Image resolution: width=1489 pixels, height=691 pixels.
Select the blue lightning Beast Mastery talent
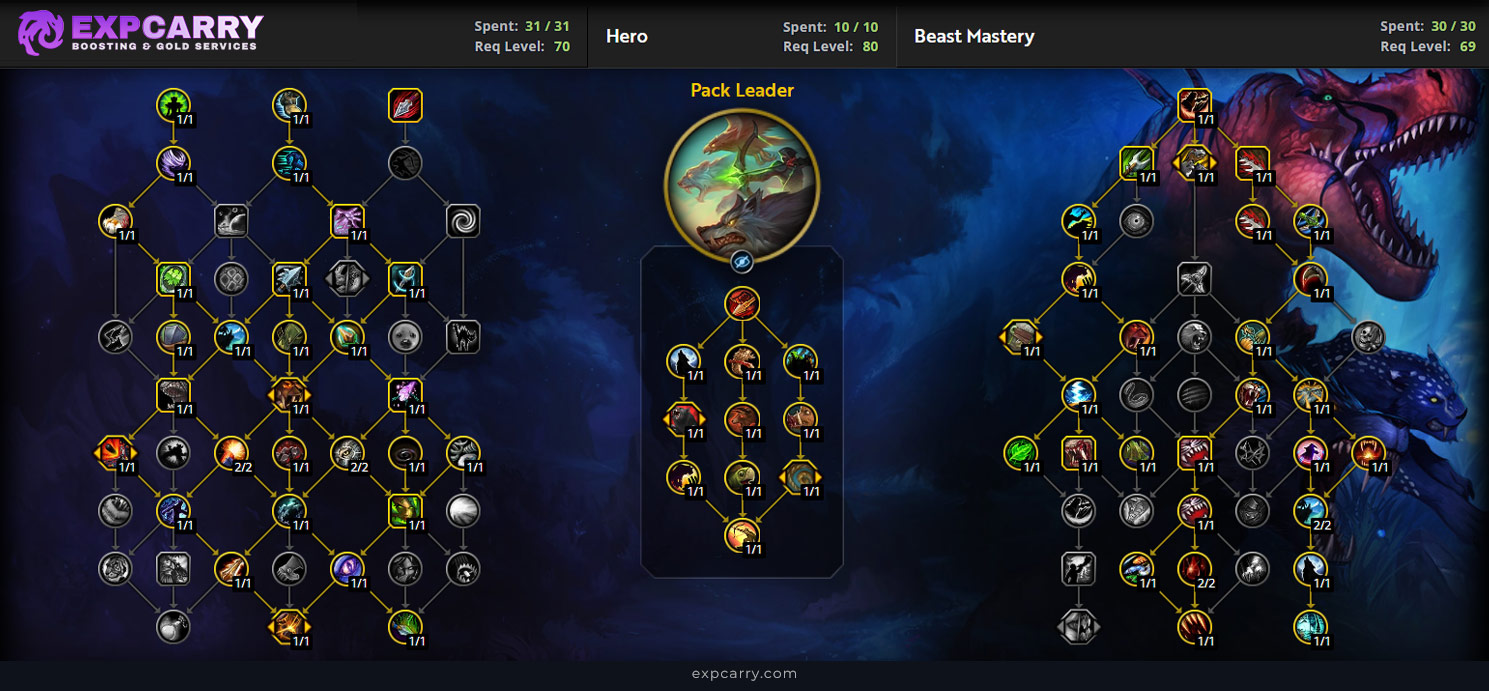click(1078, 395)
